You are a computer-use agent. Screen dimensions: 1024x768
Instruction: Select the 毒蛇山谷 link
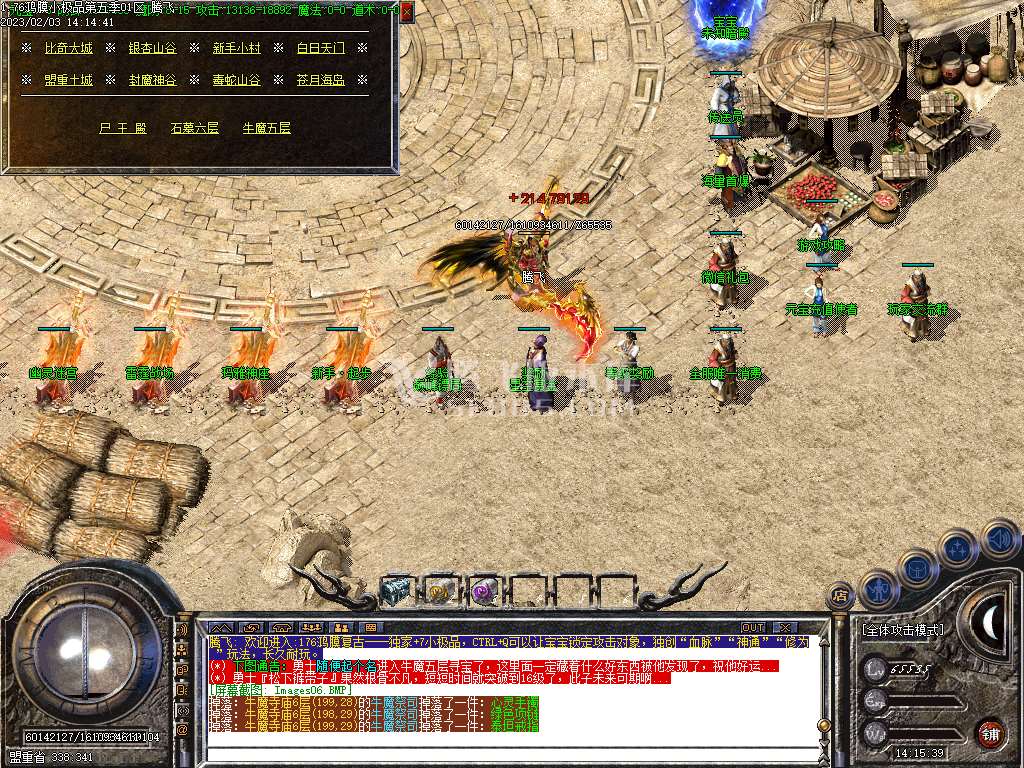(x=236, y=80)
